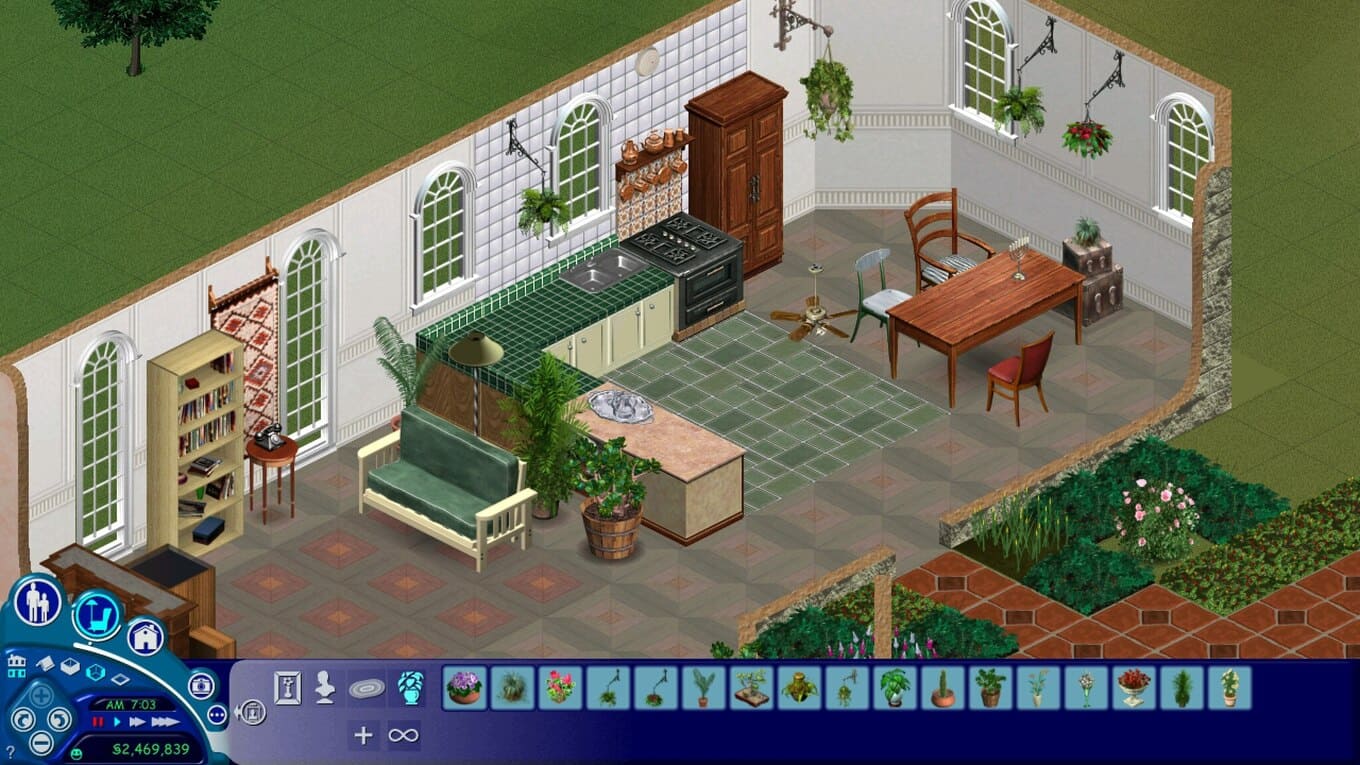Zoom out using the minus button
1360x765 pixels.
pos(40,742)
